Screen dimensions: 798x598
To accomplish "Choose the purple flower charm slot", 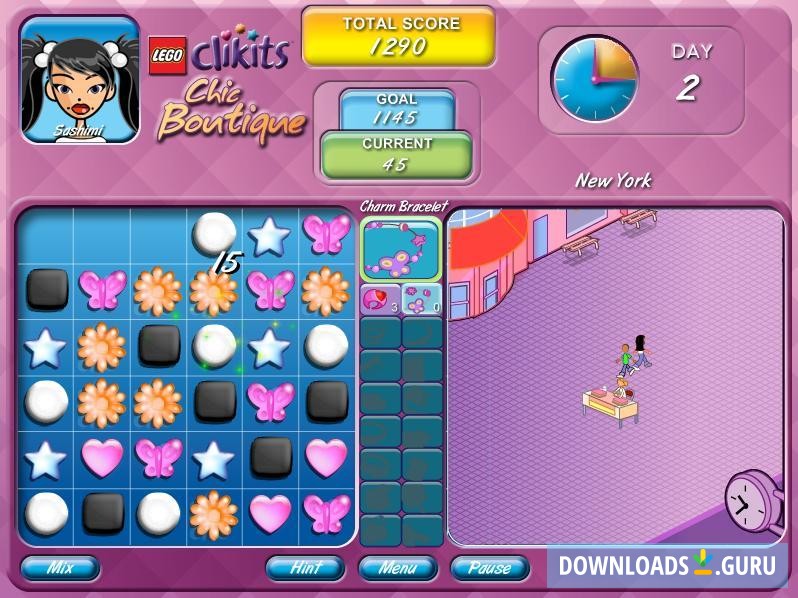I will [422, 298].
